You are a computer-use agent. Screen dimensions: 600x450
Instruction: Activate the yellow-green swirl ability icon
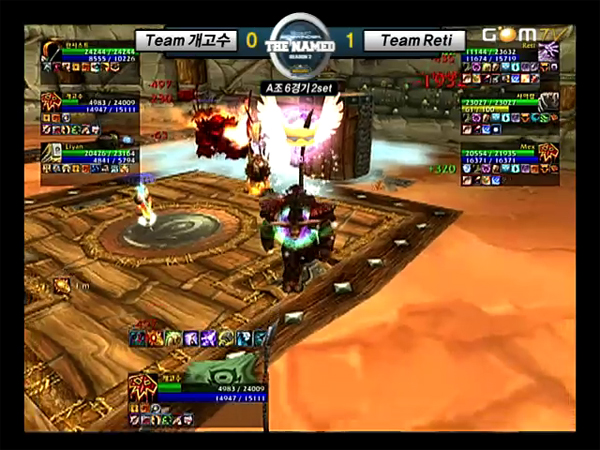click(172, 338)
